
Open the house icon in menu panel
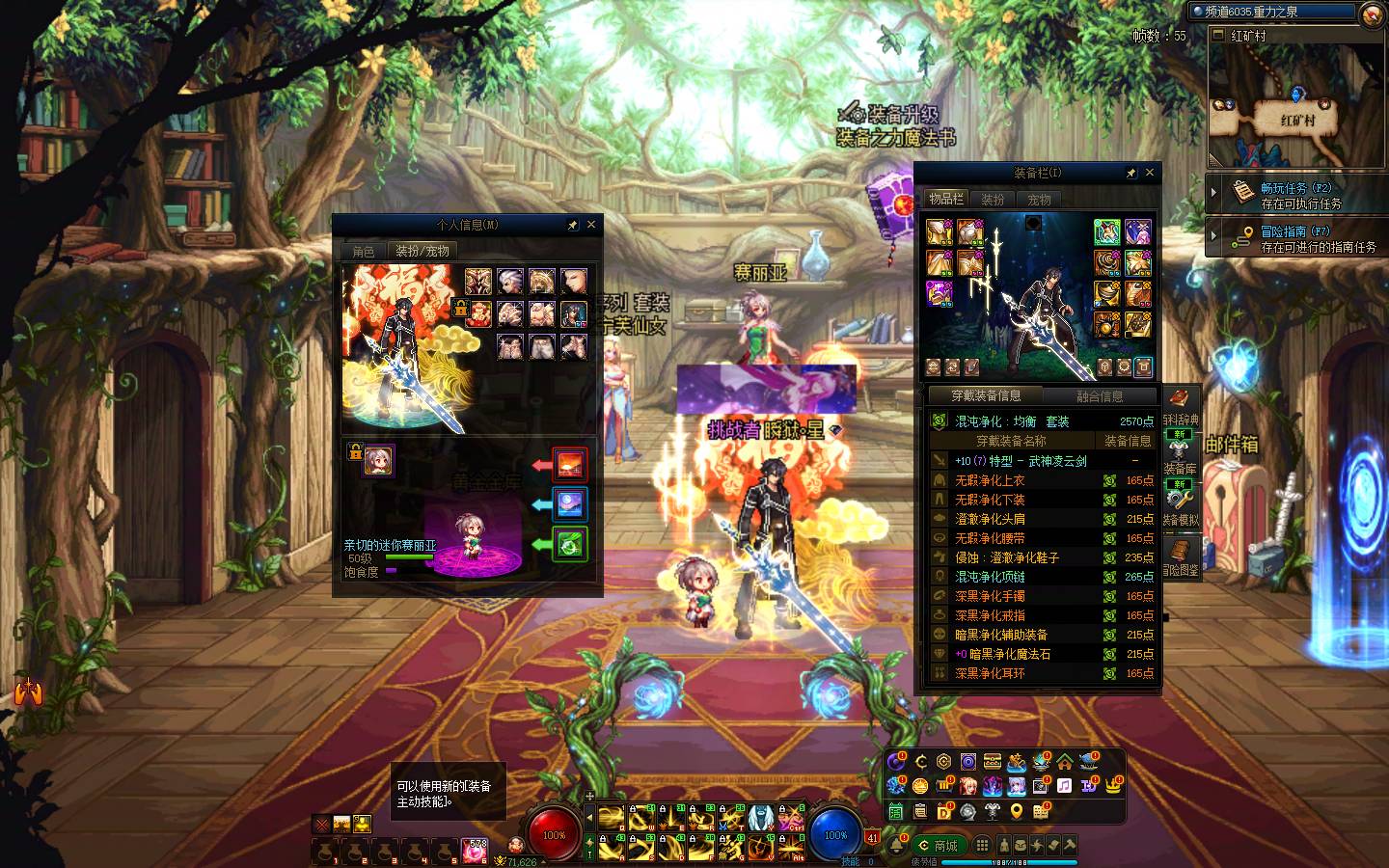click(x=1064, y=762)
